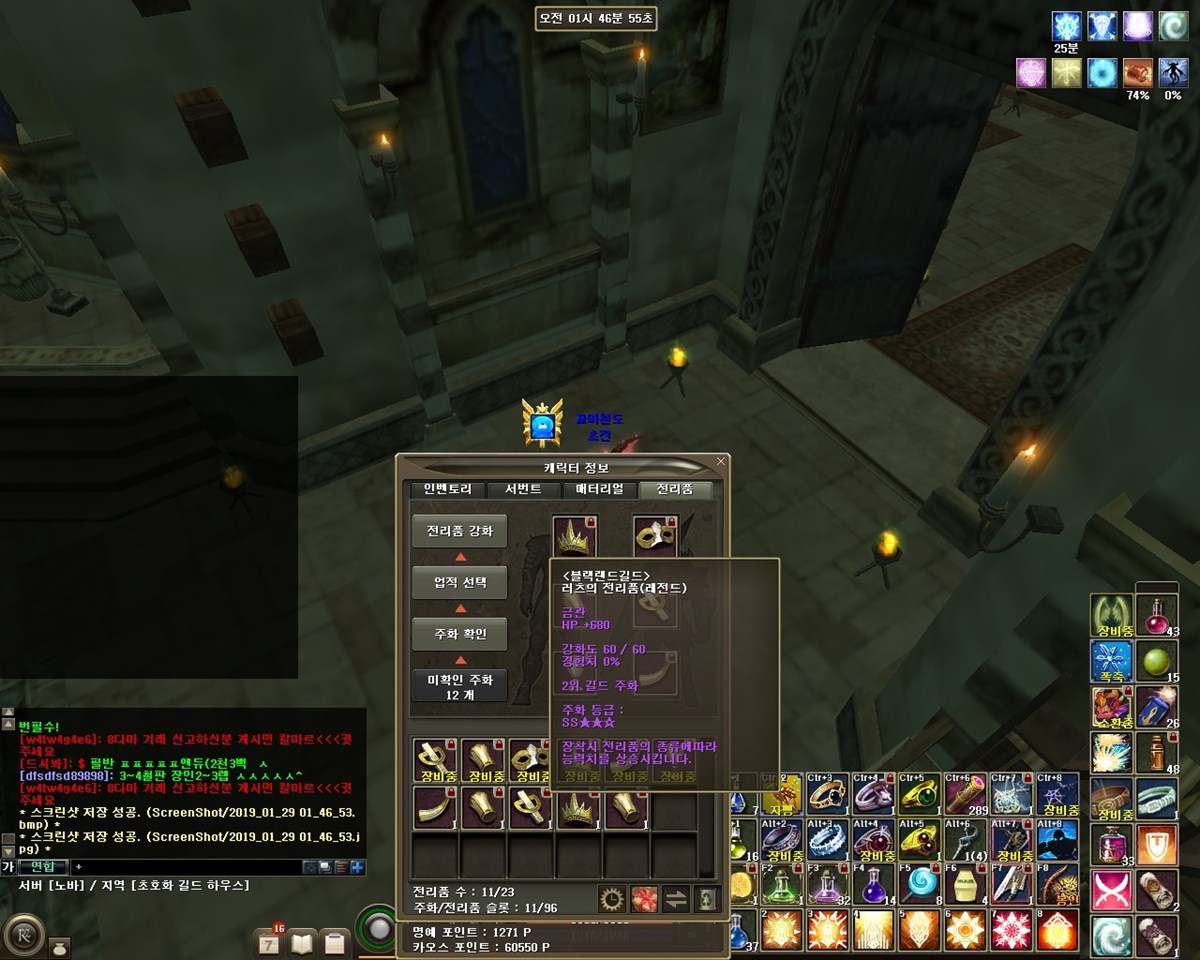
Task: Select the equipped gold mask trophy slot
Action: coord(656,536)
